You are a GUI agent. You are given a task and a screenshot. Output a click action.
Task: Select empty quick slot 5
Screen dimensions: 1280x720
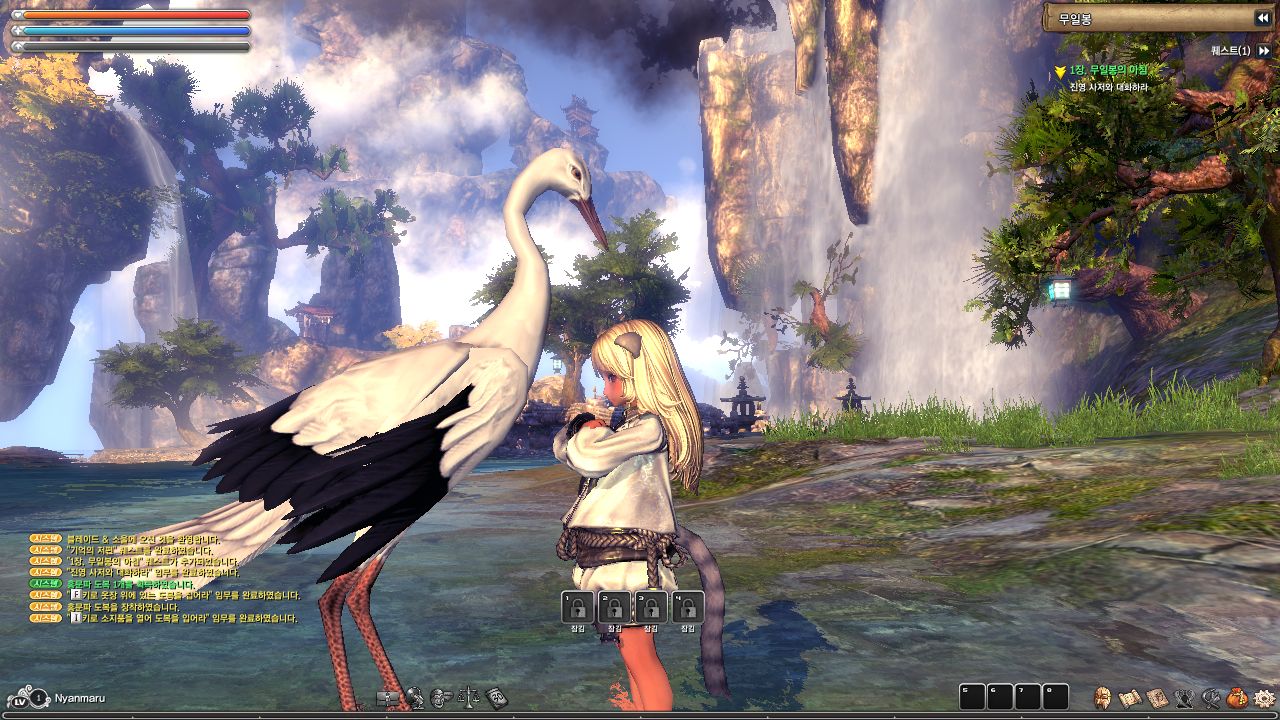click(972, 697)
